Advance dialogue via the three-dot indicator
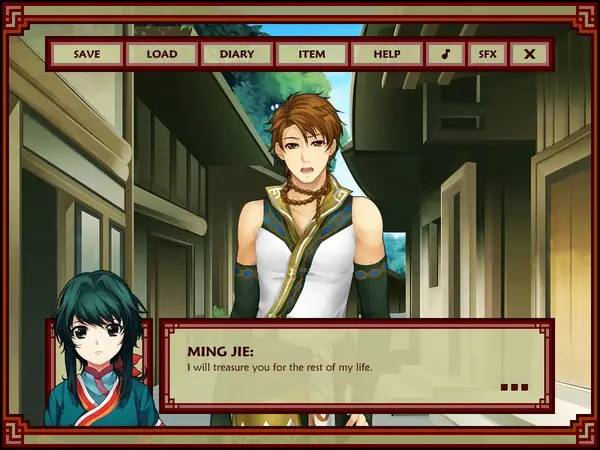 (x=513, y=387)
